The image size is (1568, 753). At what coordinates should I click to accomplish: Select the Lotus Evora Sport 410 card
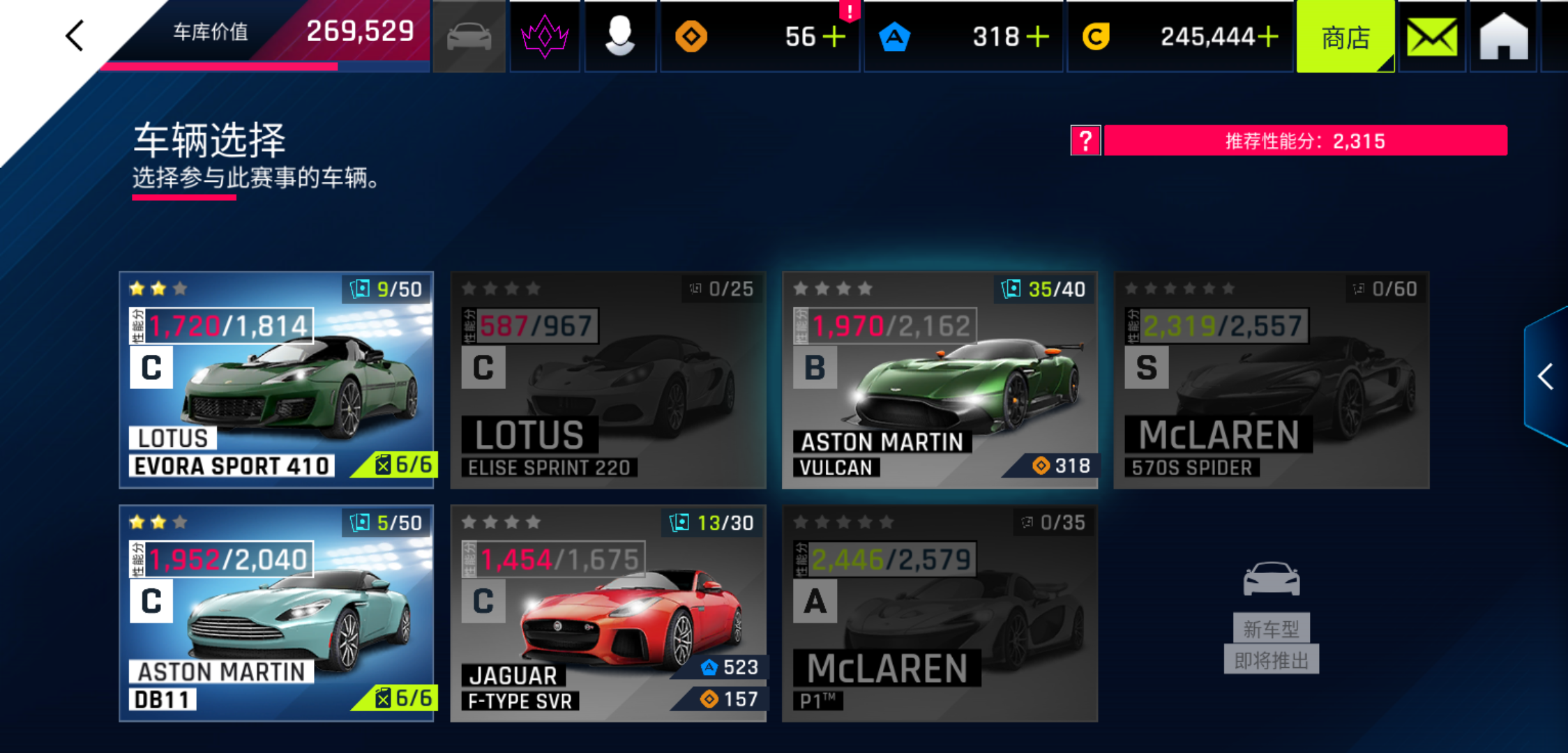pyautogui.click(x=277, y=379)
